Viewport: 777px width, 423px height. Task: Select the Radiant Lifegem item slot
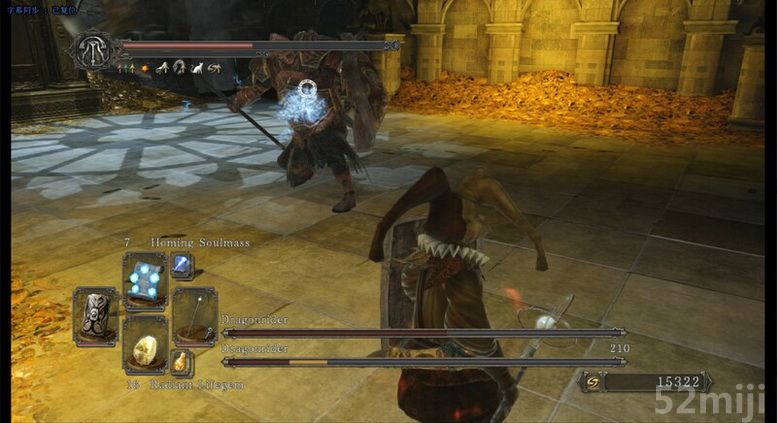145,346
